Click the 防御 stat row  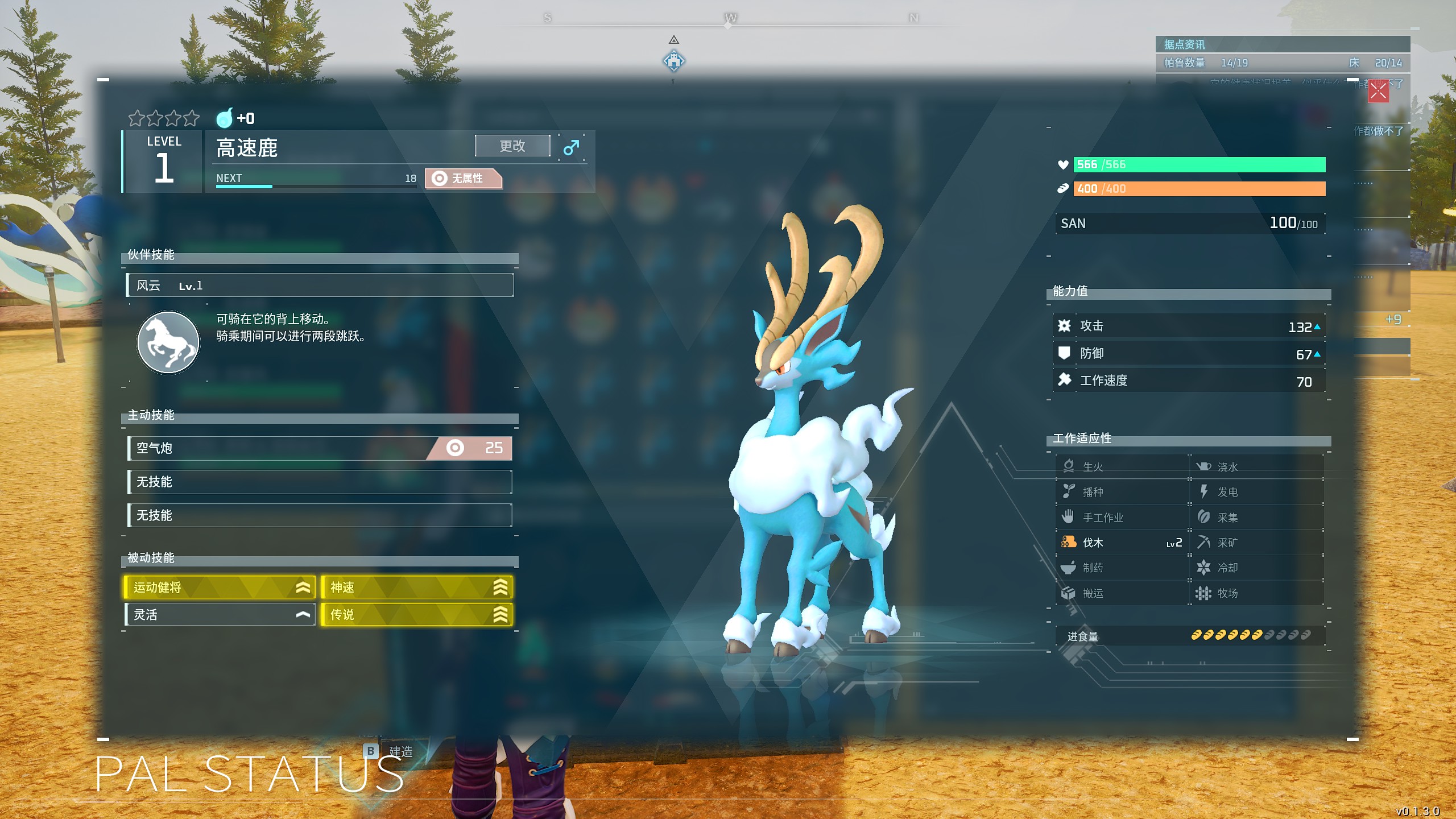coord(1189,354)
